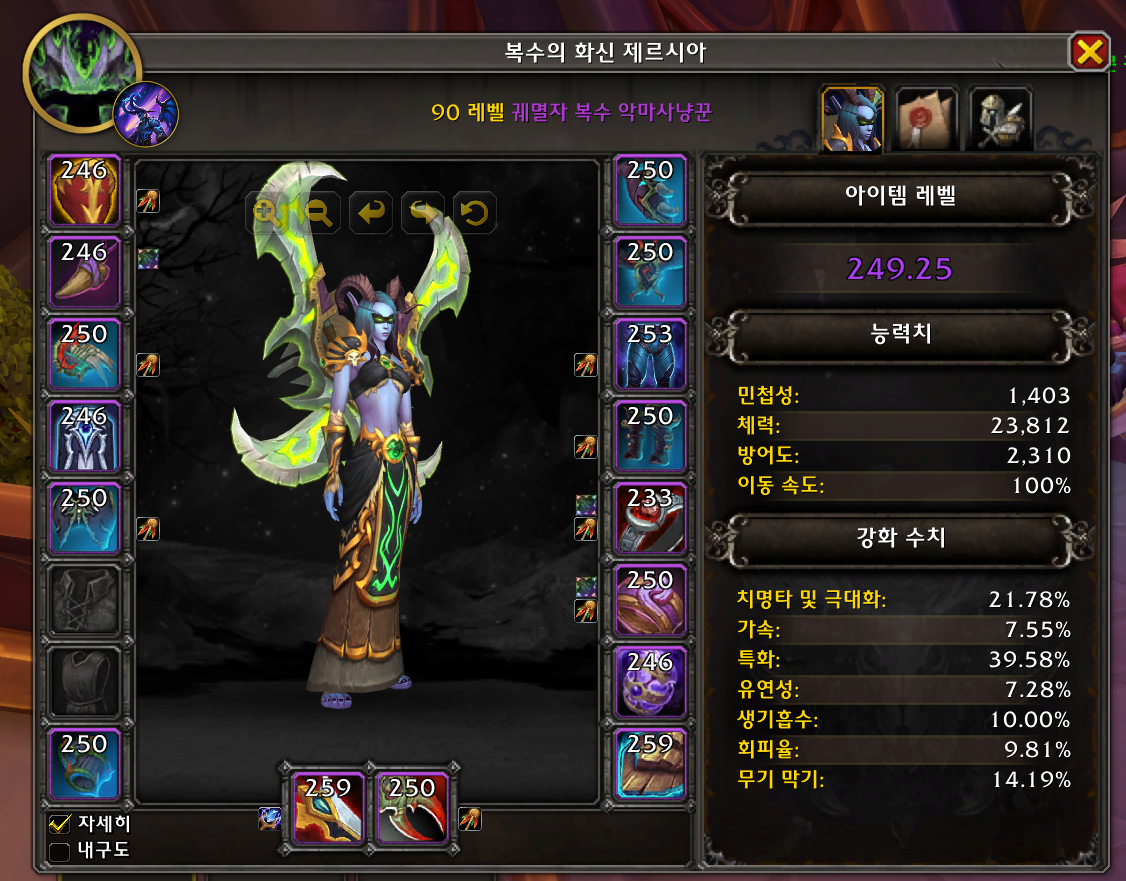
Task: Click the item level 246 necklace slot
Action: point(85,272)
